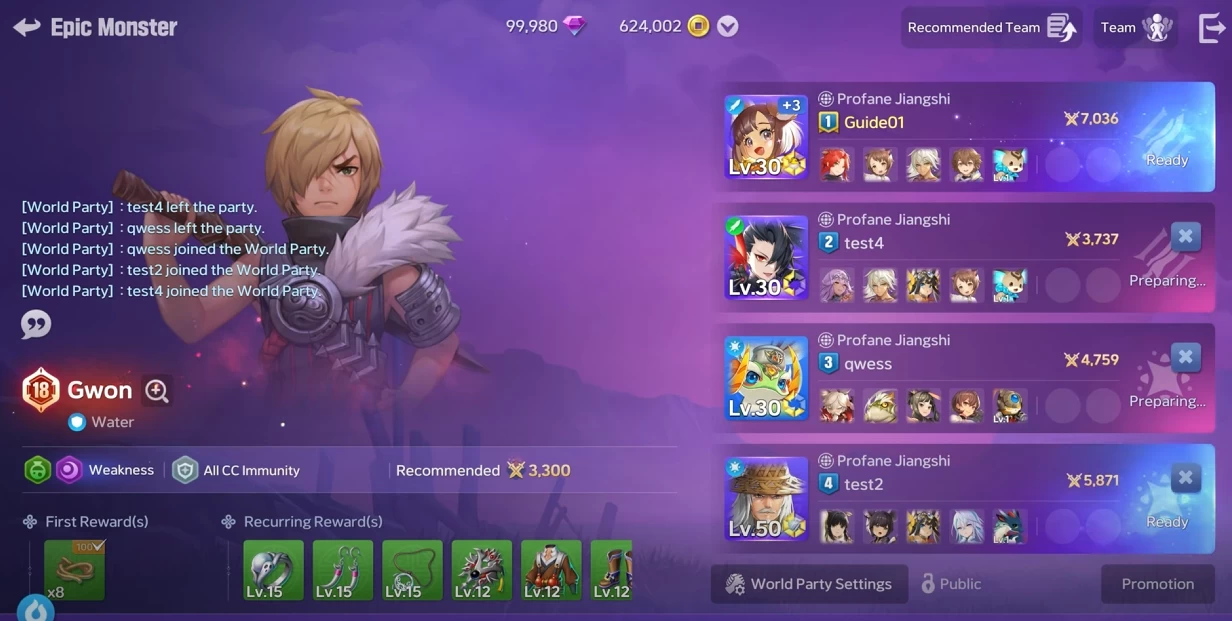Open the chat speech bubble icon
1232x621 pixels.
click(x=36, y=324)
